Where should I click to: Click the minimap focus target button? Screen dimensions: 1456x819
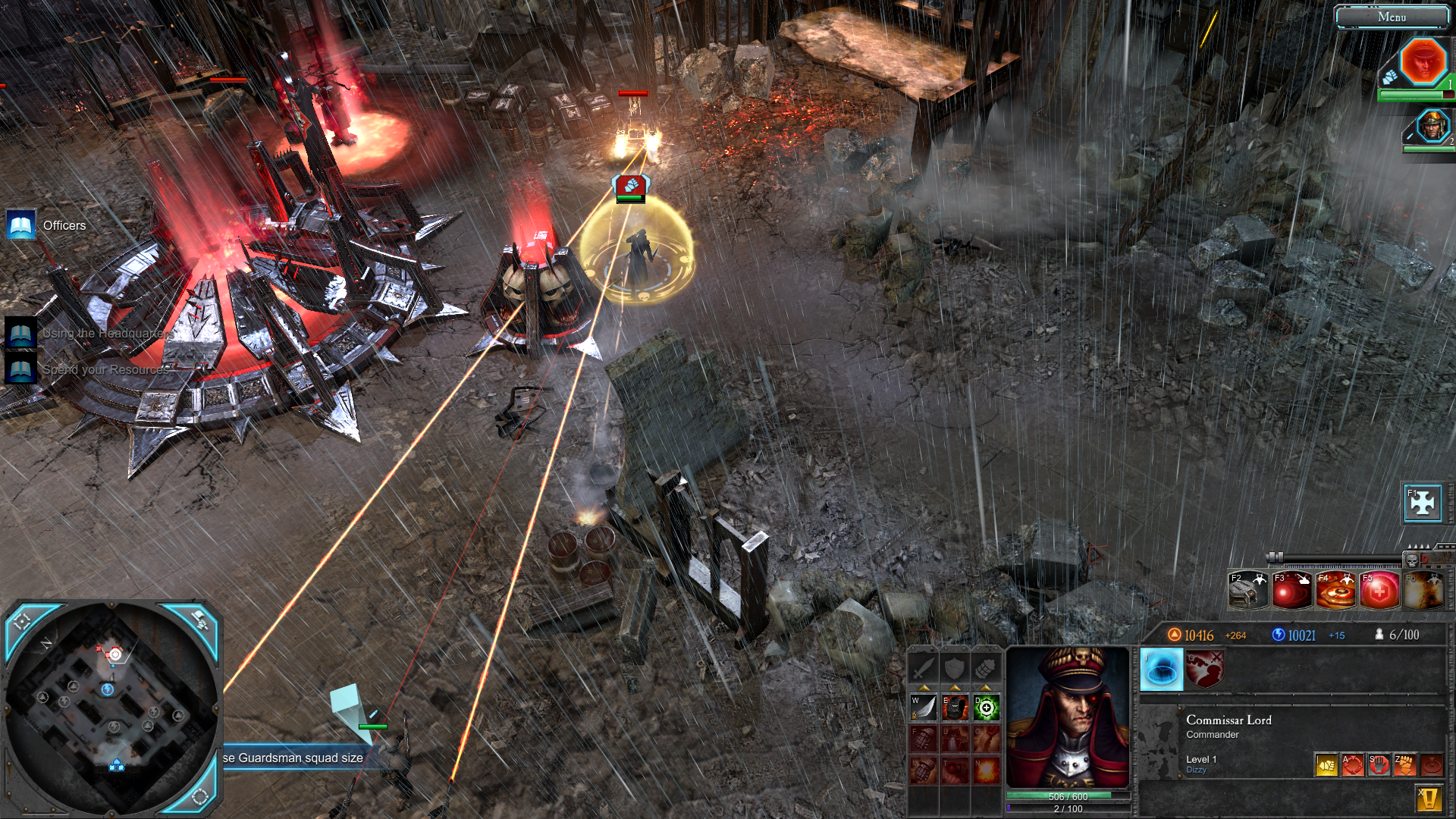pyautogui.click(x=23, y=622)
